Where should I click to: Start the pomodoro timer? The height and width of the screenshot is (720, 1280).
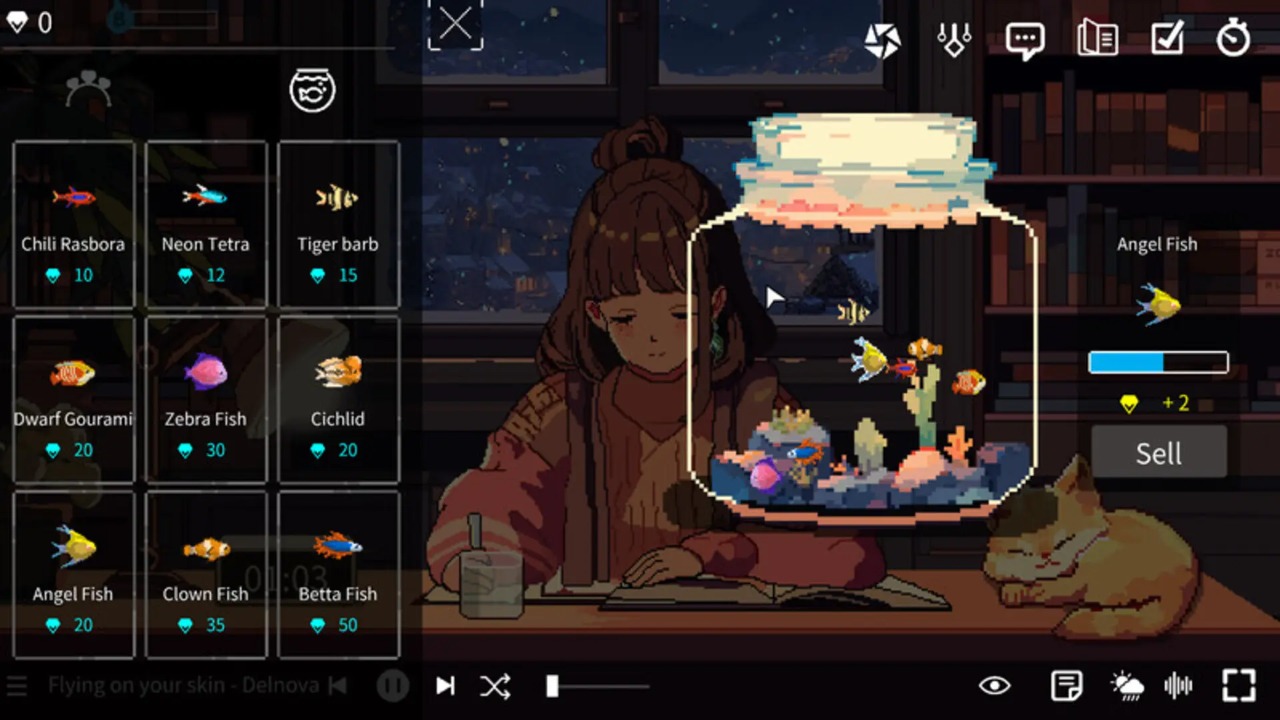click(x=1233, y=39)
